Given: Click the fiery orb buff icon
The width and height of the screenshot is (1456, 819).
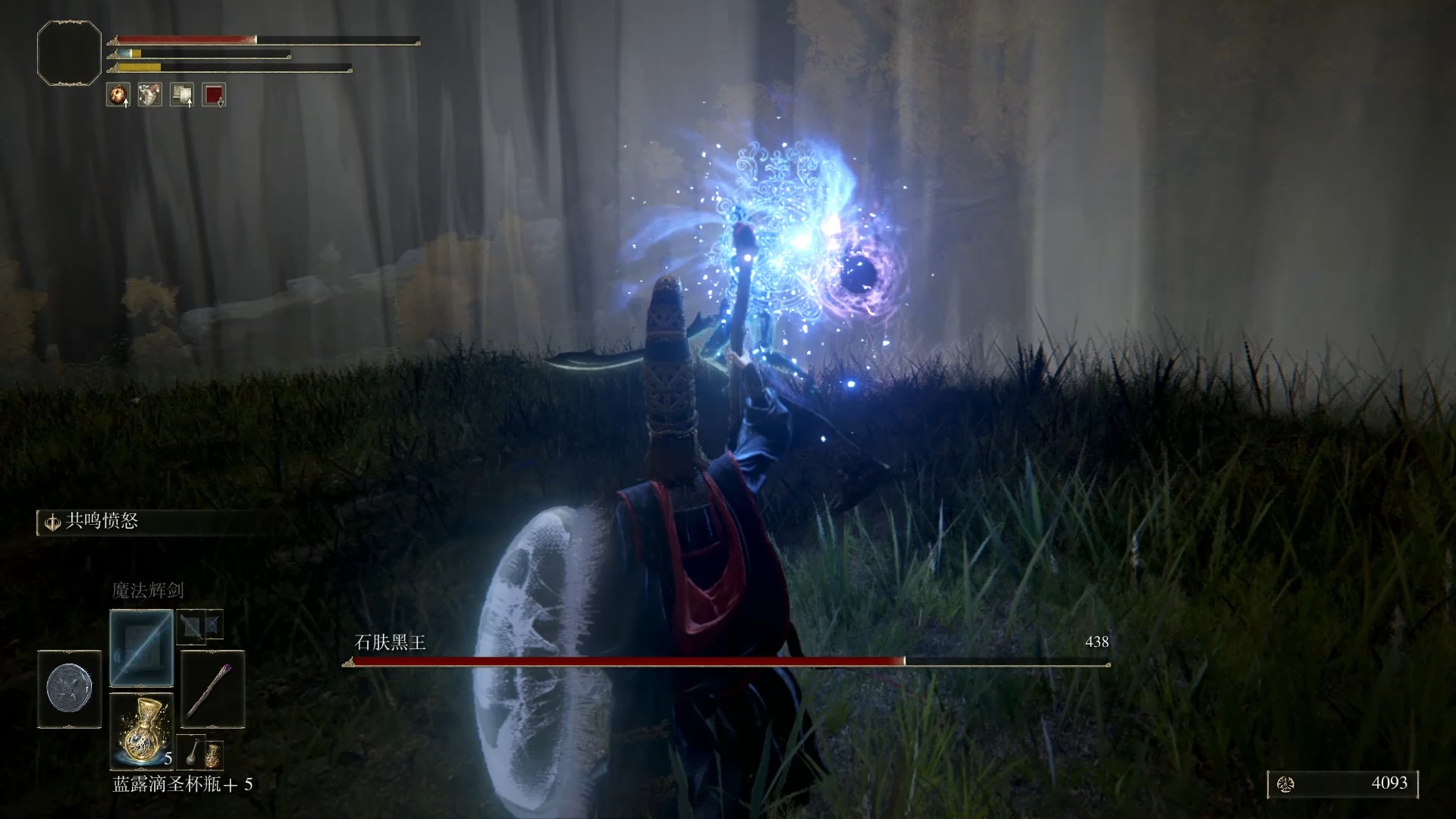Looking at the screenshot, I should tap(118, 95).
